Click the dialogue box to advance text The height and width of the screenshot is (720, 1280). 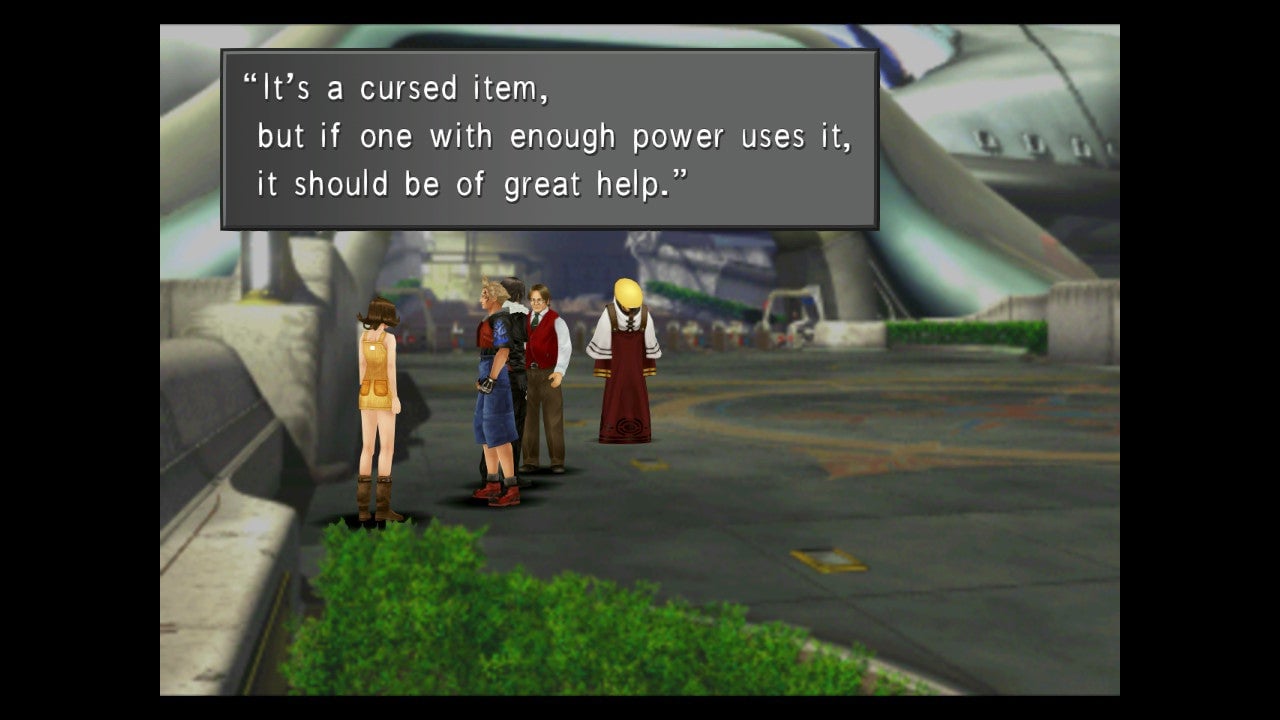(550, 135)
